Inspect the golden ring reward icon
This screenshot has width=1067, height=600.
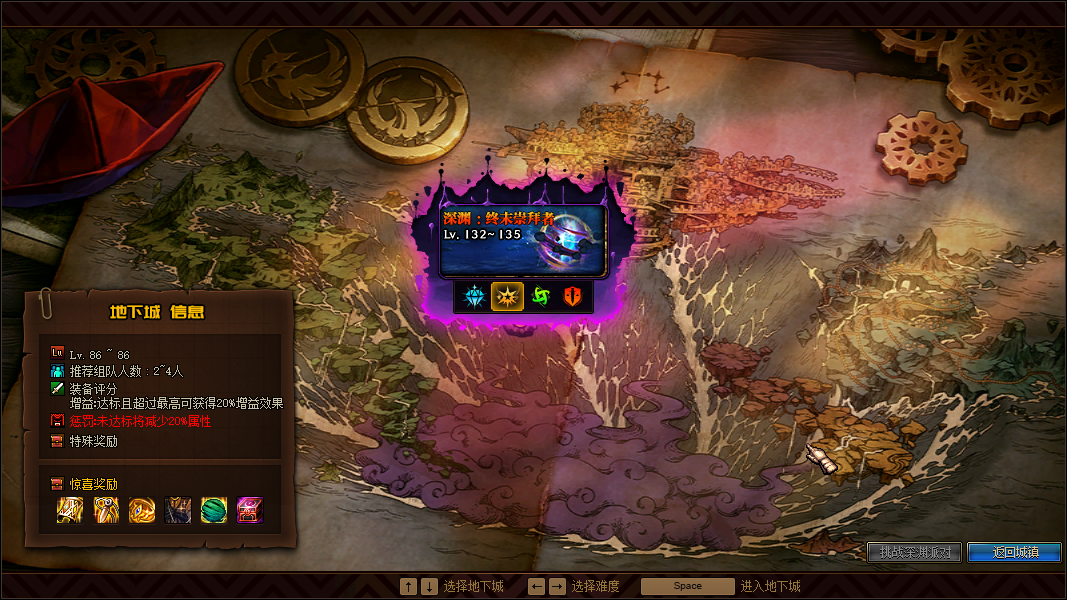(x=142, y=511)
